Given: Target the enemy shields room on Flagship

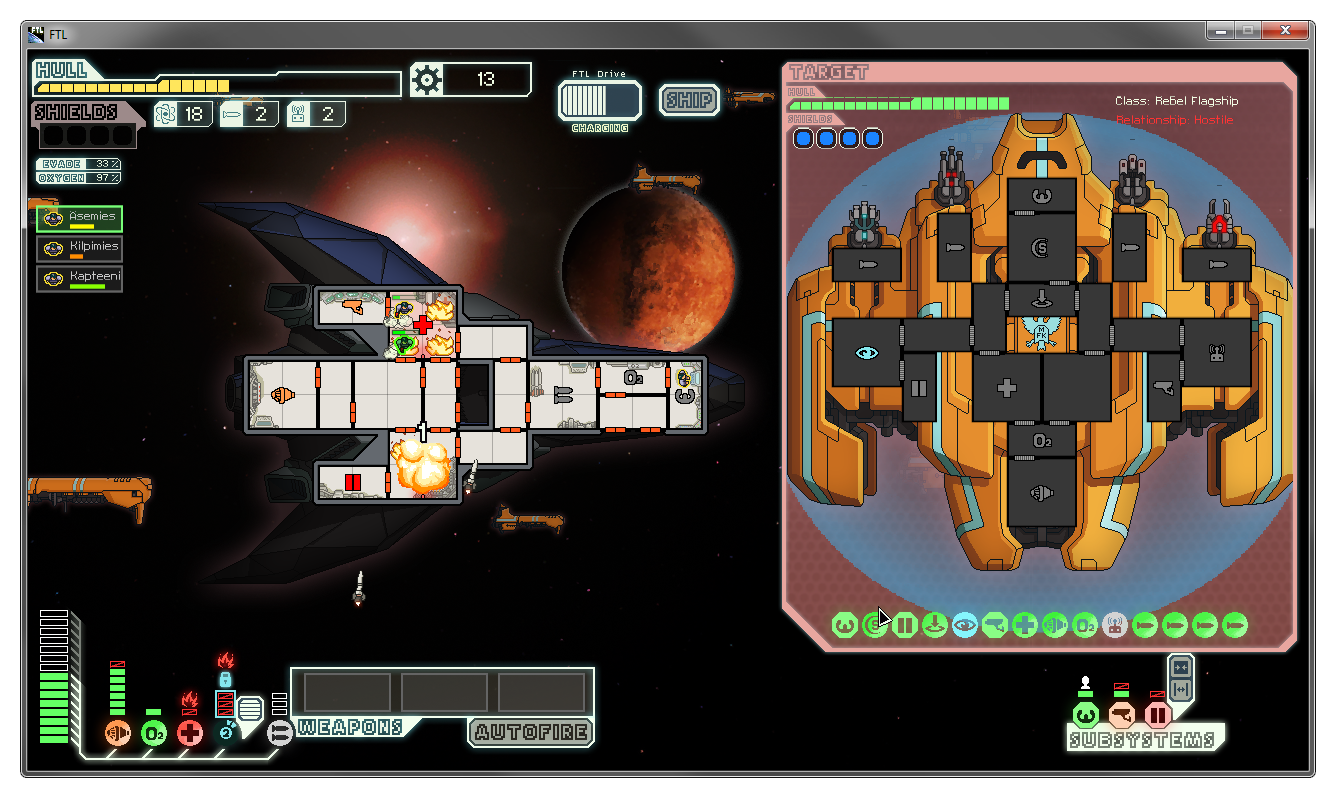Looking at the screenshot, I should tap(1042, 247).
